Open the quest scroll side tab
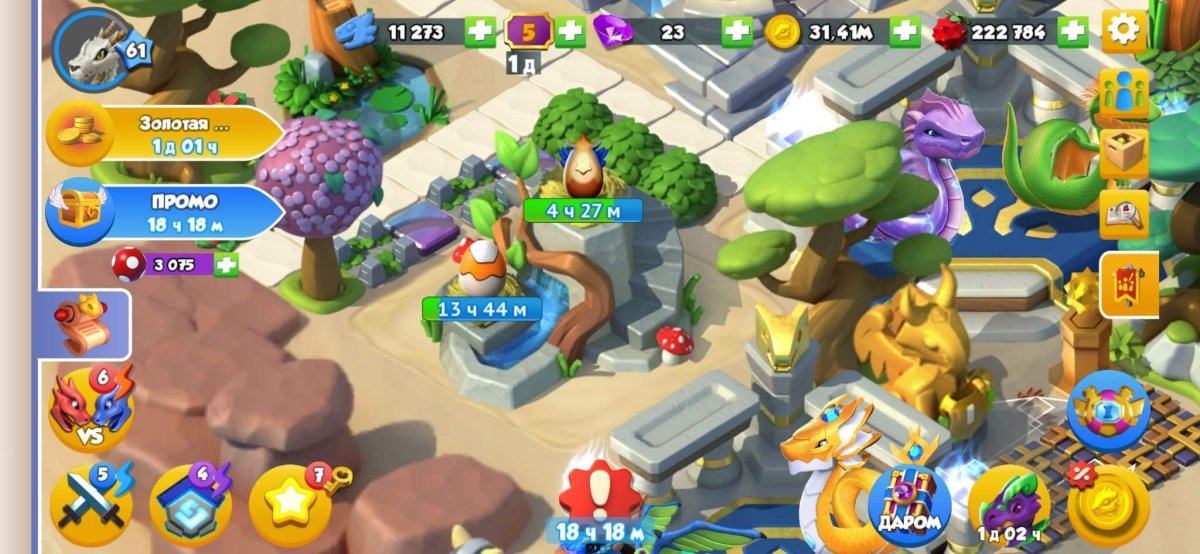 [x=85, y=324]
